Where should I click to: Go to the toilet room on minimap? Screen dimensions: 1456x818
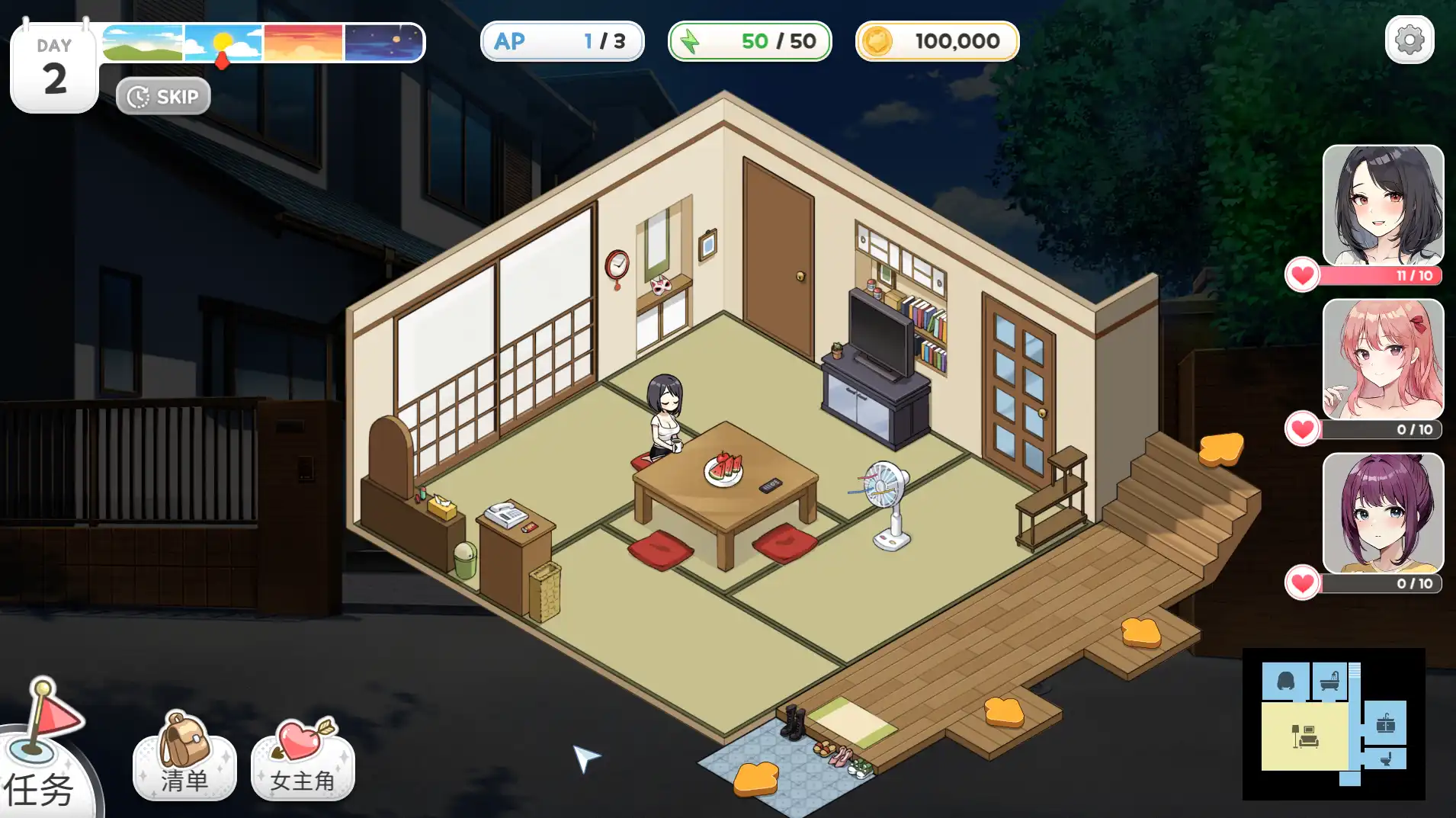click(x=1387, y=759)
